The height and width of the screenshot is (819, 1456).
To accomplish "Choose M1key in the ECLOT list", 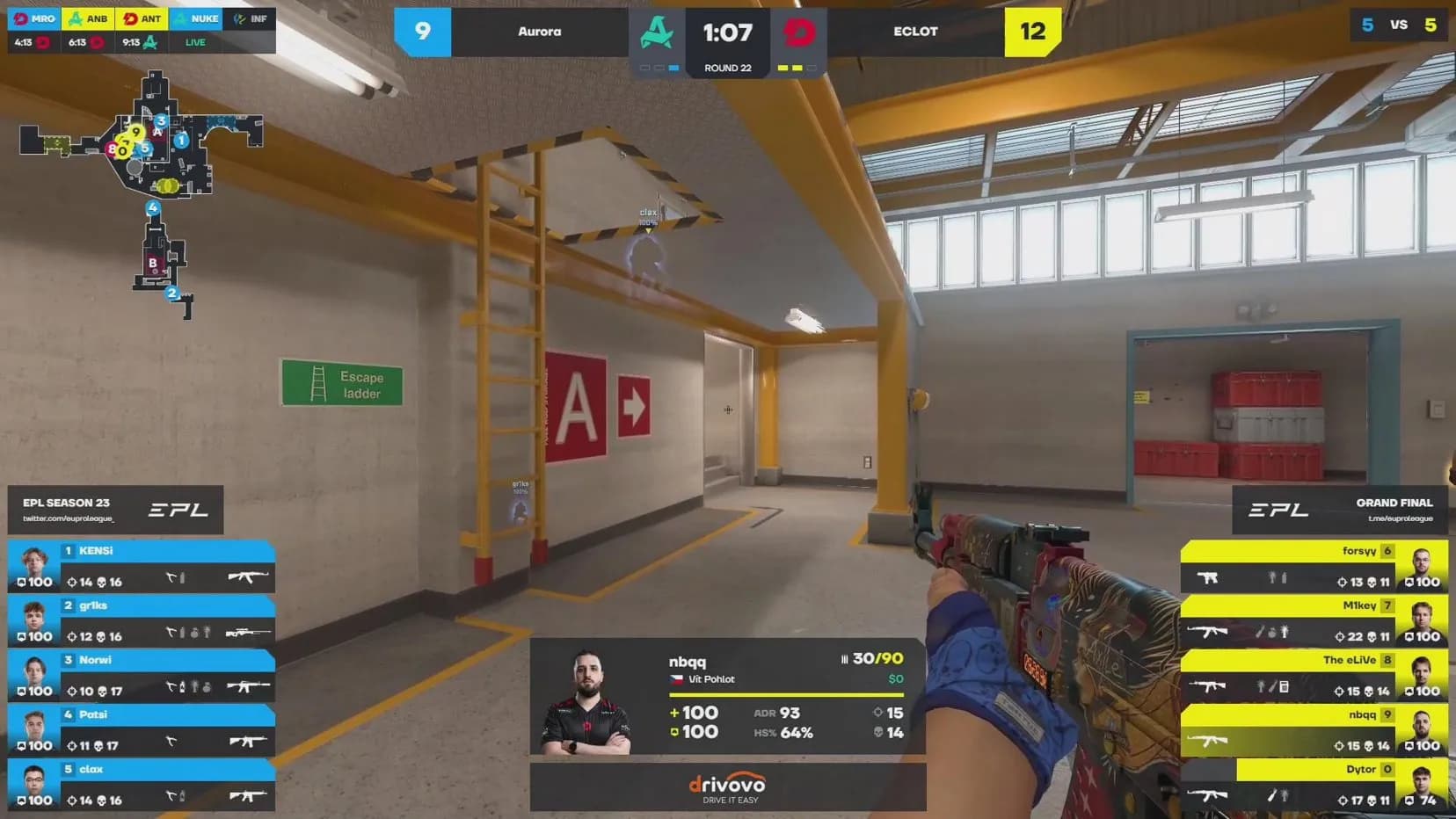I will pos(1314,621).
